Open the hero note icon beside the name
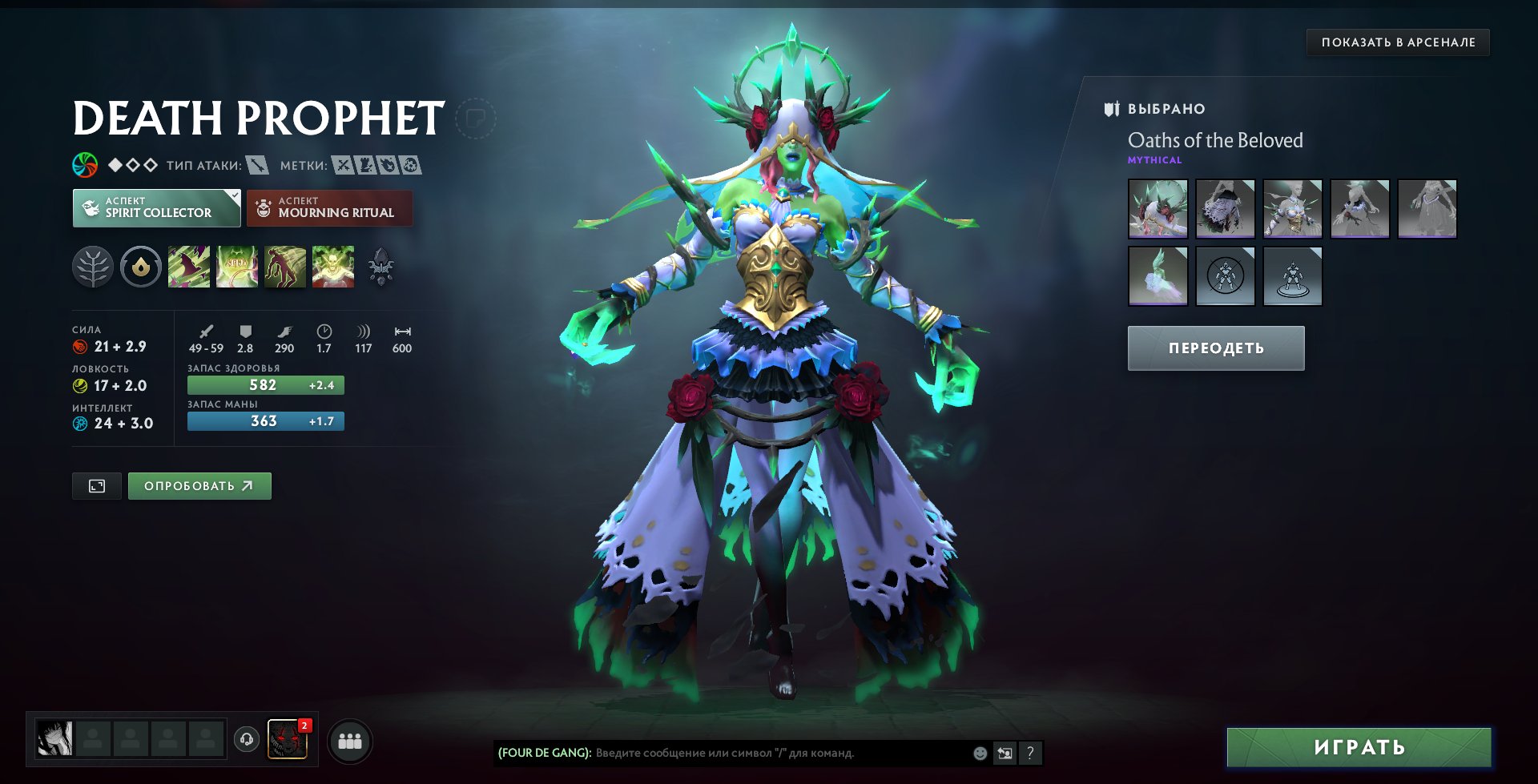The image size is (1538, 784). coord(475,119)
